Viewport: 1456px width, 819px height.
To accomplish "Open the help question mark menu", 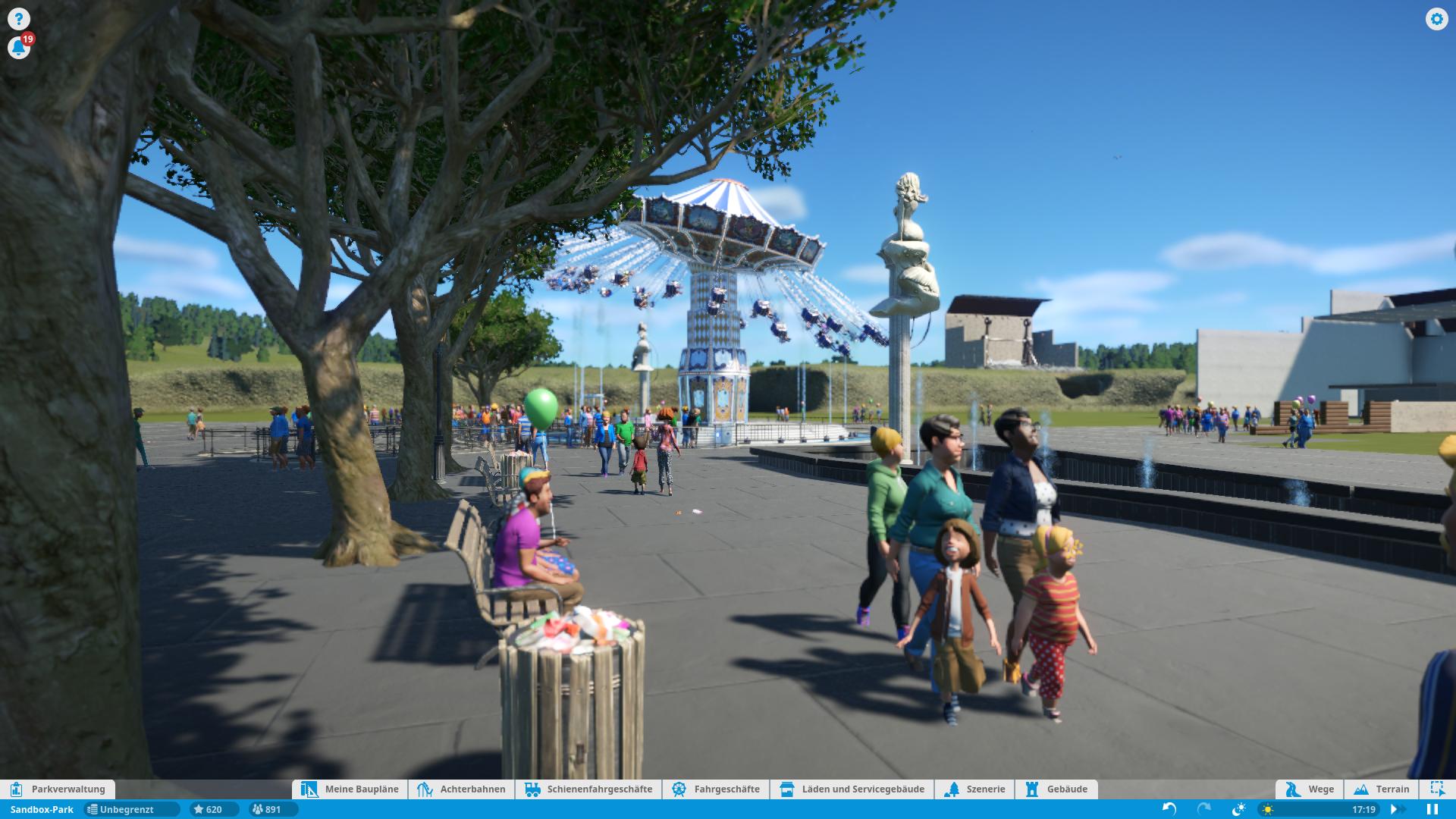I will (18, 19).
